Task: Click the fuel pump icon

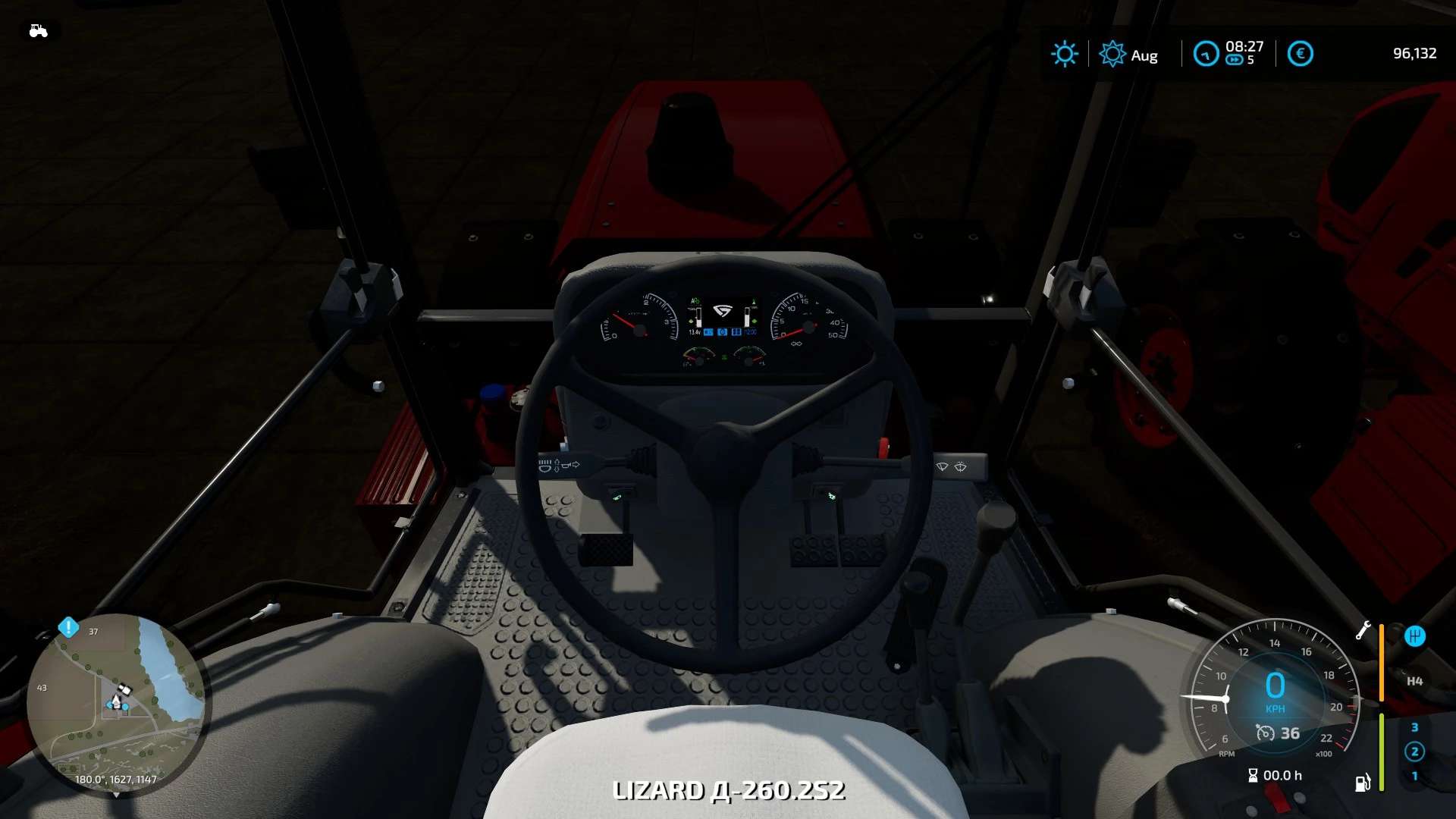Action: coord(1363,783)
